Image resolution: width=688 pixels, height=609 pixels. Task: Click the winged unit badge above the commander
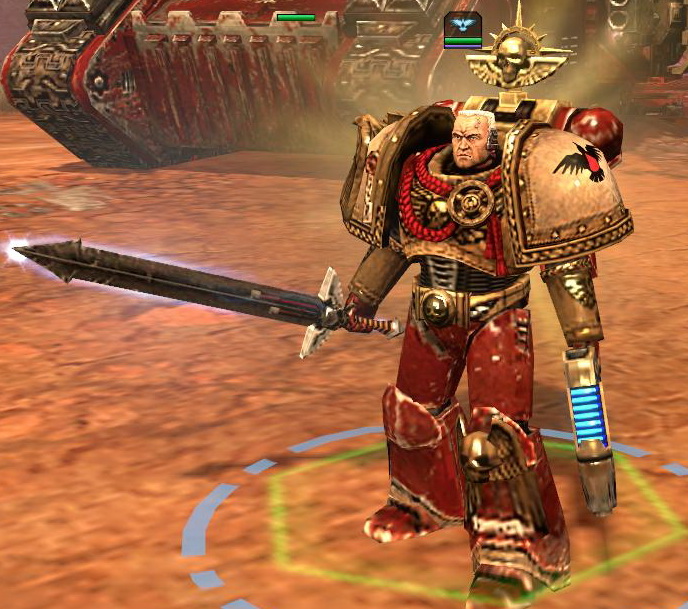click(x=462, y=25)
